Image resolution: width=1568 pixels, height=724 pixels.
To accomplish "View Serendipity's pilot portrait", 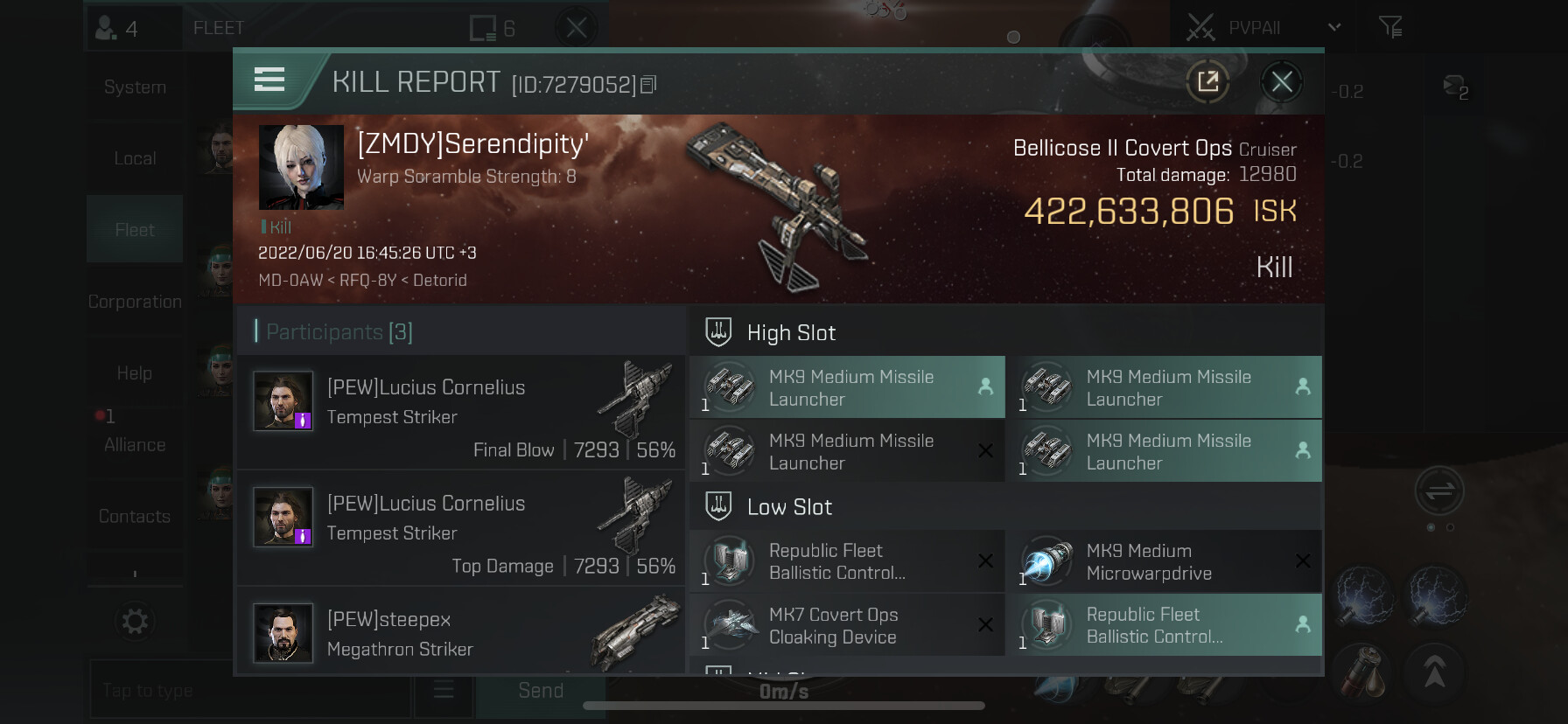I will coord(301,167).
